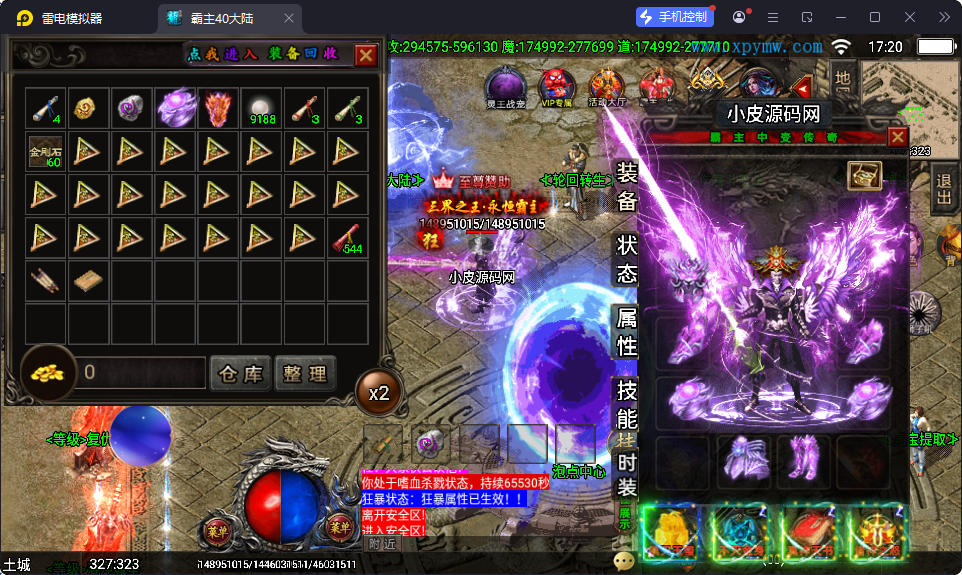Switch to the 状态 status tab
962x575 pixels.
click(627, 259)
